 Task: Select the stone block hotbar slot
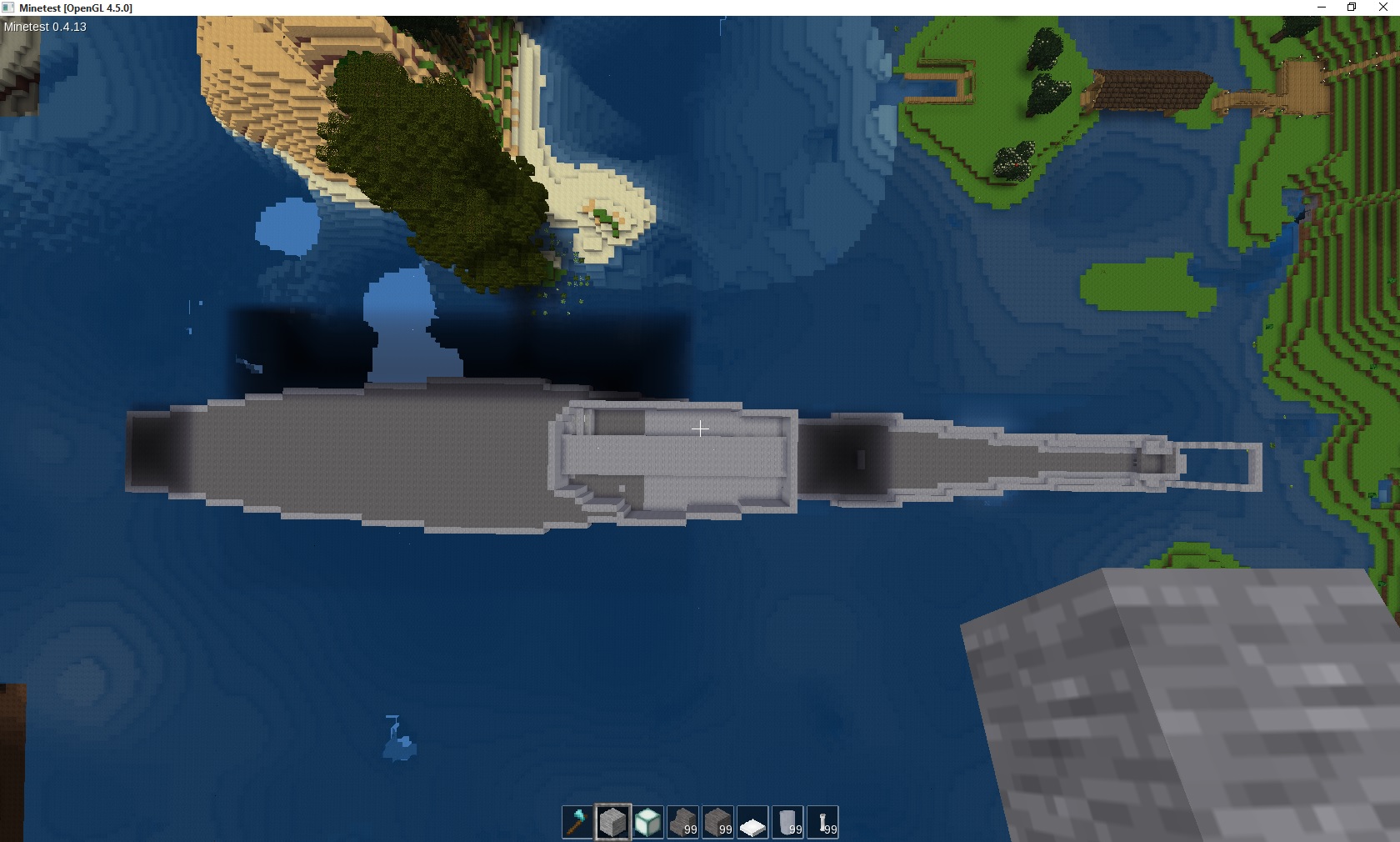coord(613,823)
